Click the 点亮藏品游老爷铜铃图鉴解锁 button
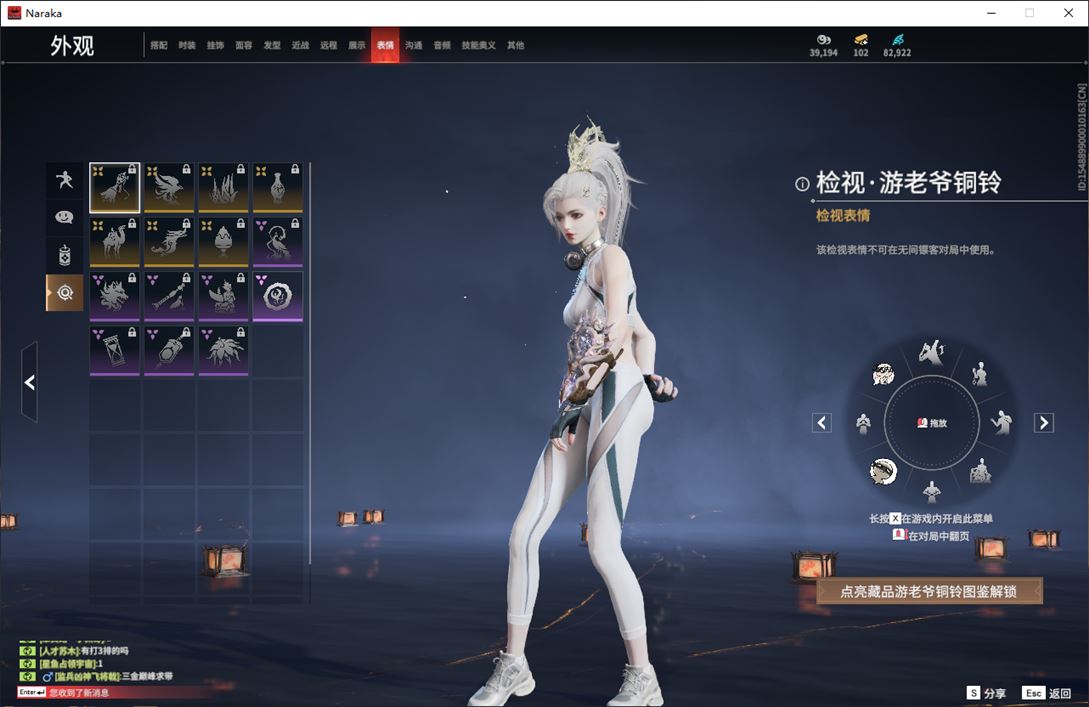 (x=929, y=591)
